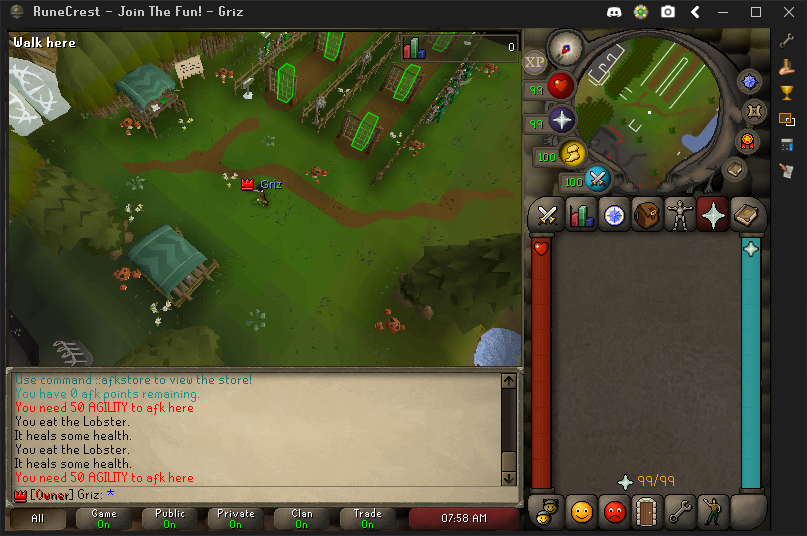Open the Emotes tab
The image size is (807, 536).
(714, 512)
